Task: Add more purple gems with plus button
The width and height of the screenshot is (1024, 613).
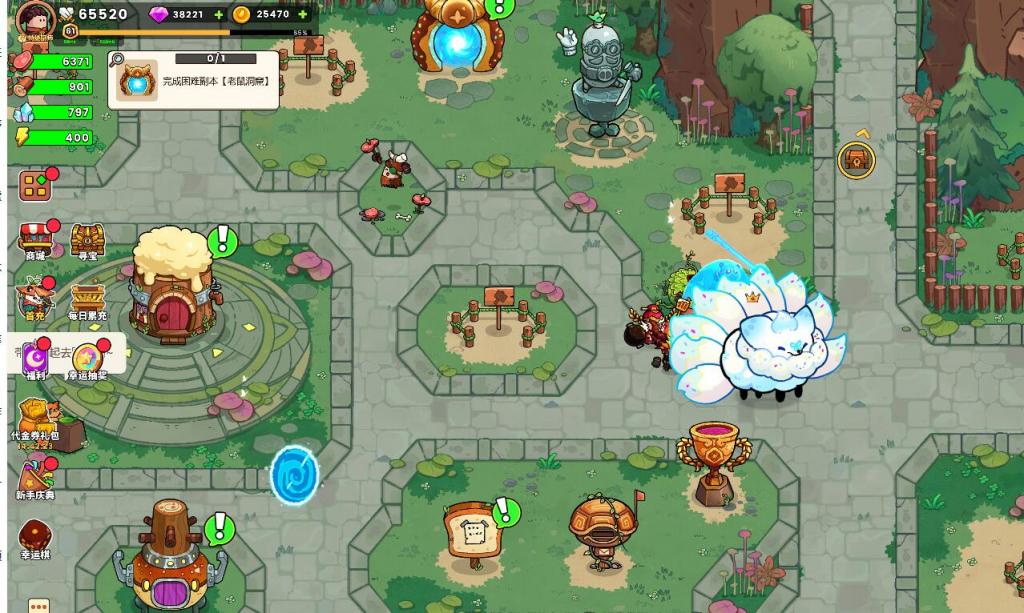Action: (219, 15)
